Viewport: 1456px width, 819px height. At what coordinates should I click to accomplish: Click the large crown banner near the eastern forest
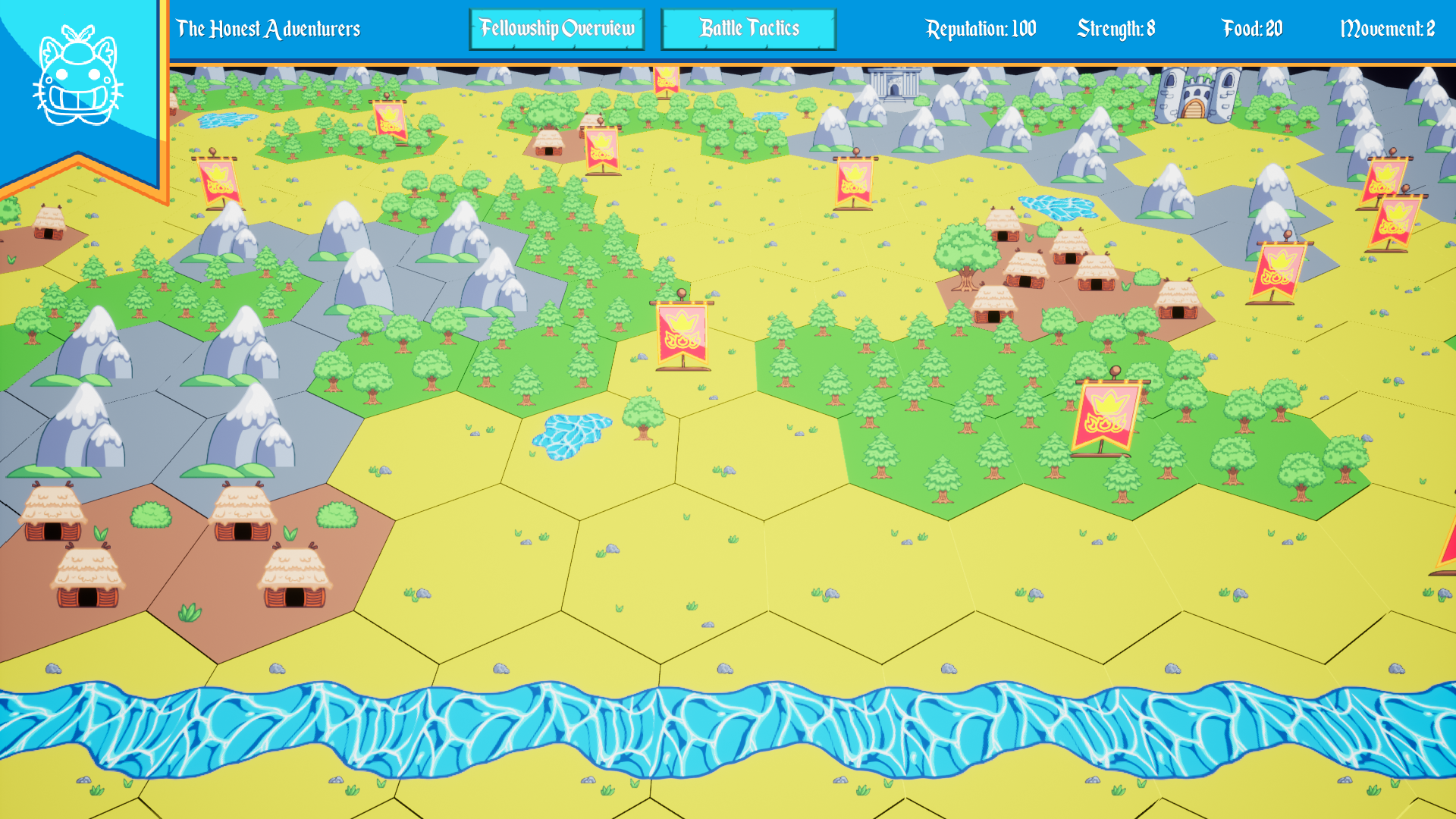[x=1103, y=413]
